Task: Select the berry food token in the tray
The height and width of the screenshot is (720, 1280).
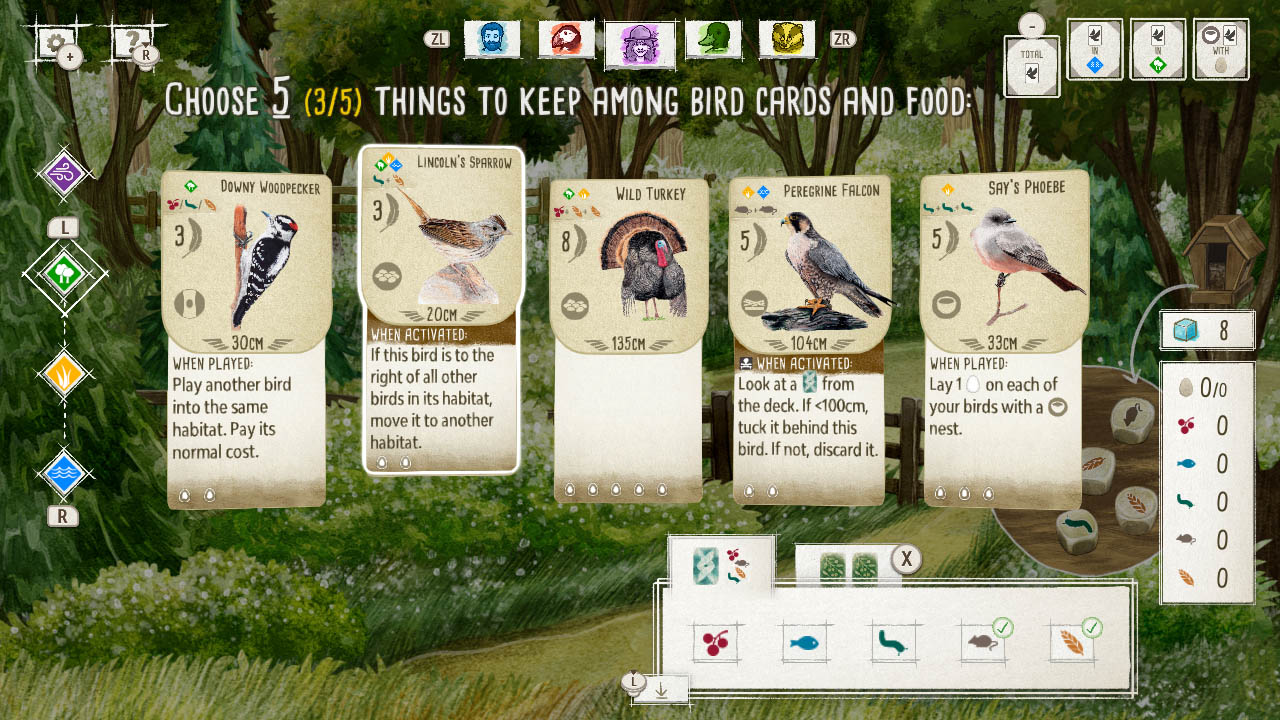Action: pyautogui.click(x=714, y=643)
